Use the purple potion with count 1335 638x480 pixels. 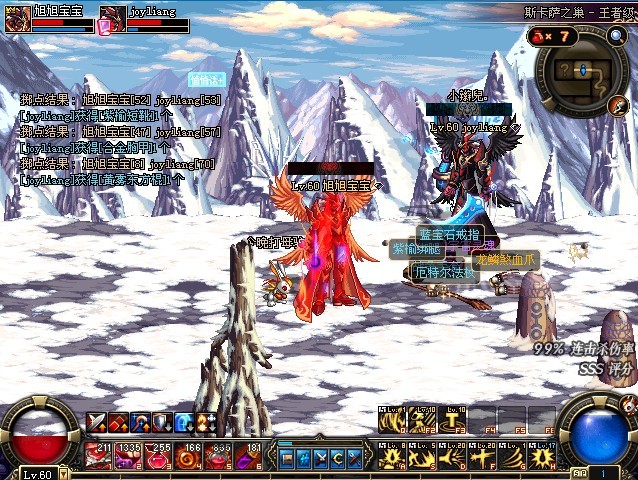point(128,456)
